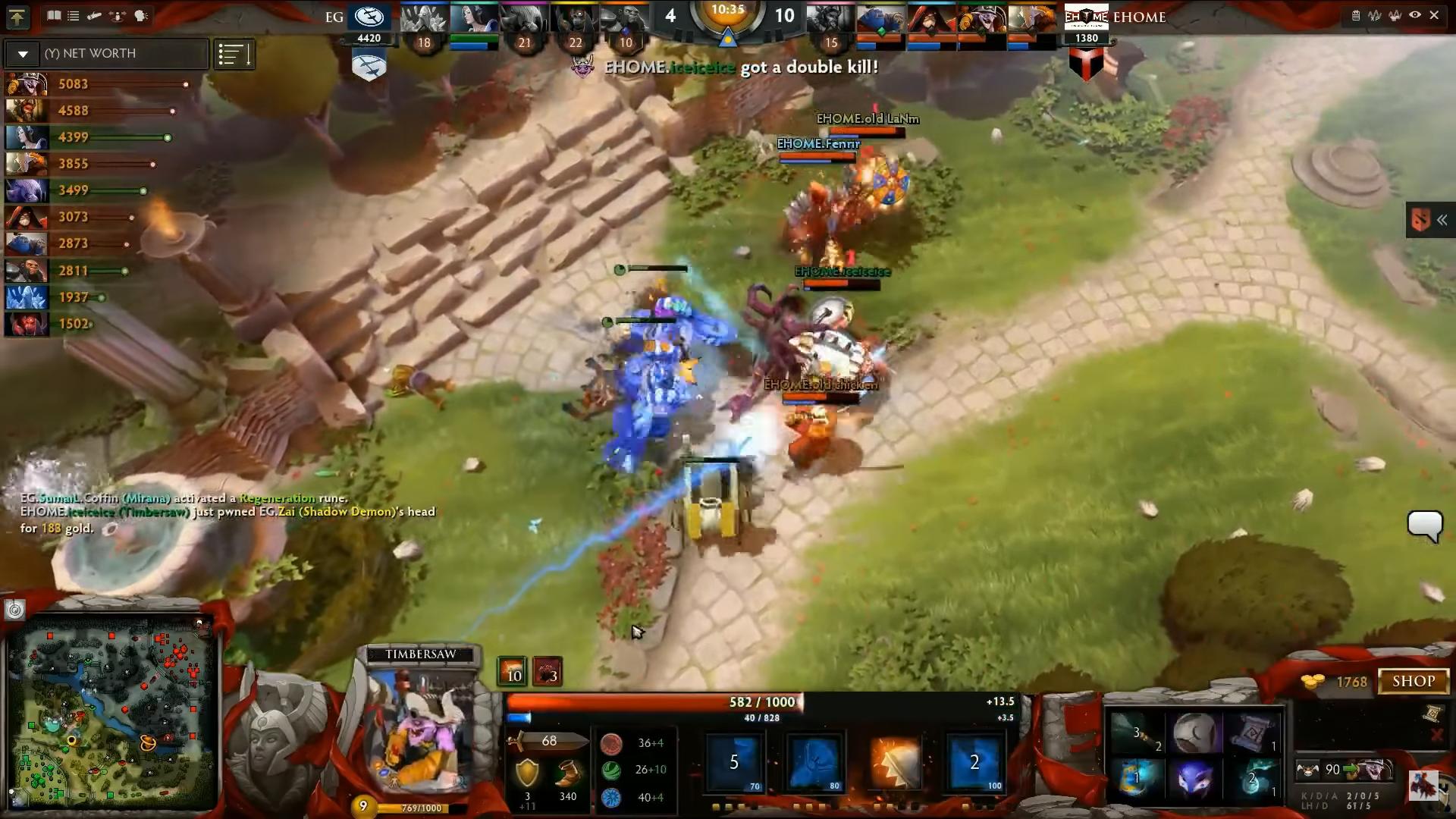Activate the Reactive Armor ability icon

point(894,762)
